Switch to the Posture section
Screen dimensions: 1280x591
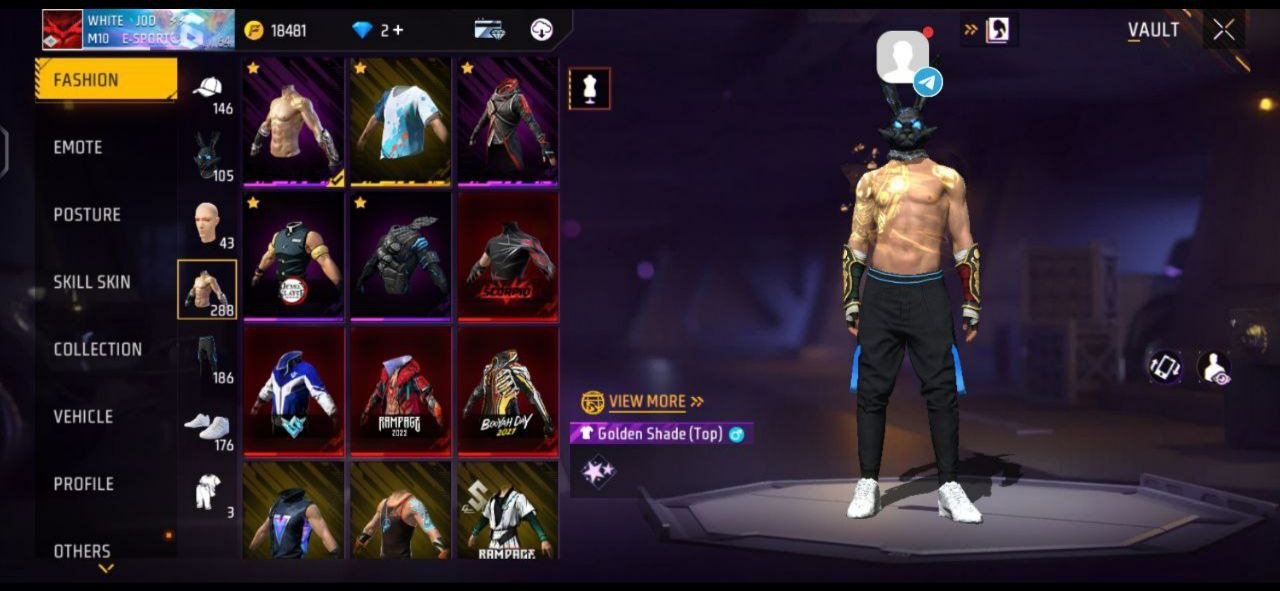(87, 214)
